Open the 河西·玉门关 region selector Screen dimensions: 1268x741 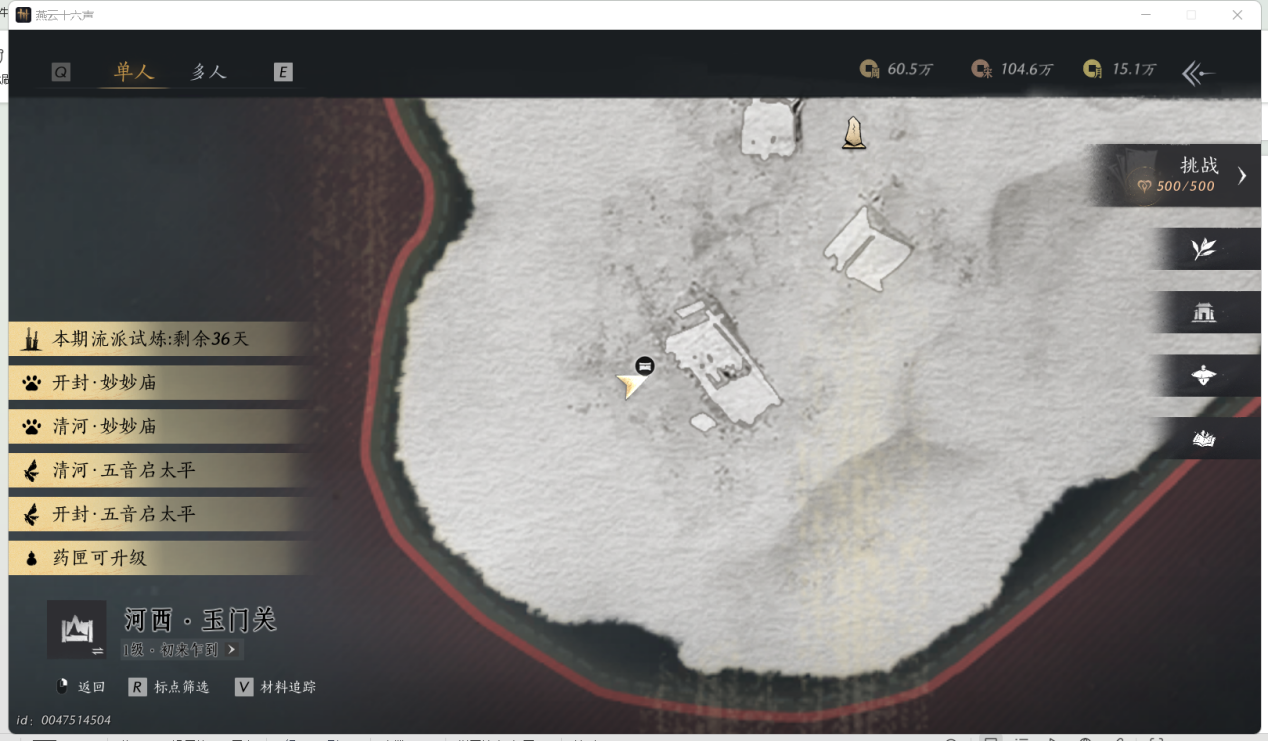[77, 630]
